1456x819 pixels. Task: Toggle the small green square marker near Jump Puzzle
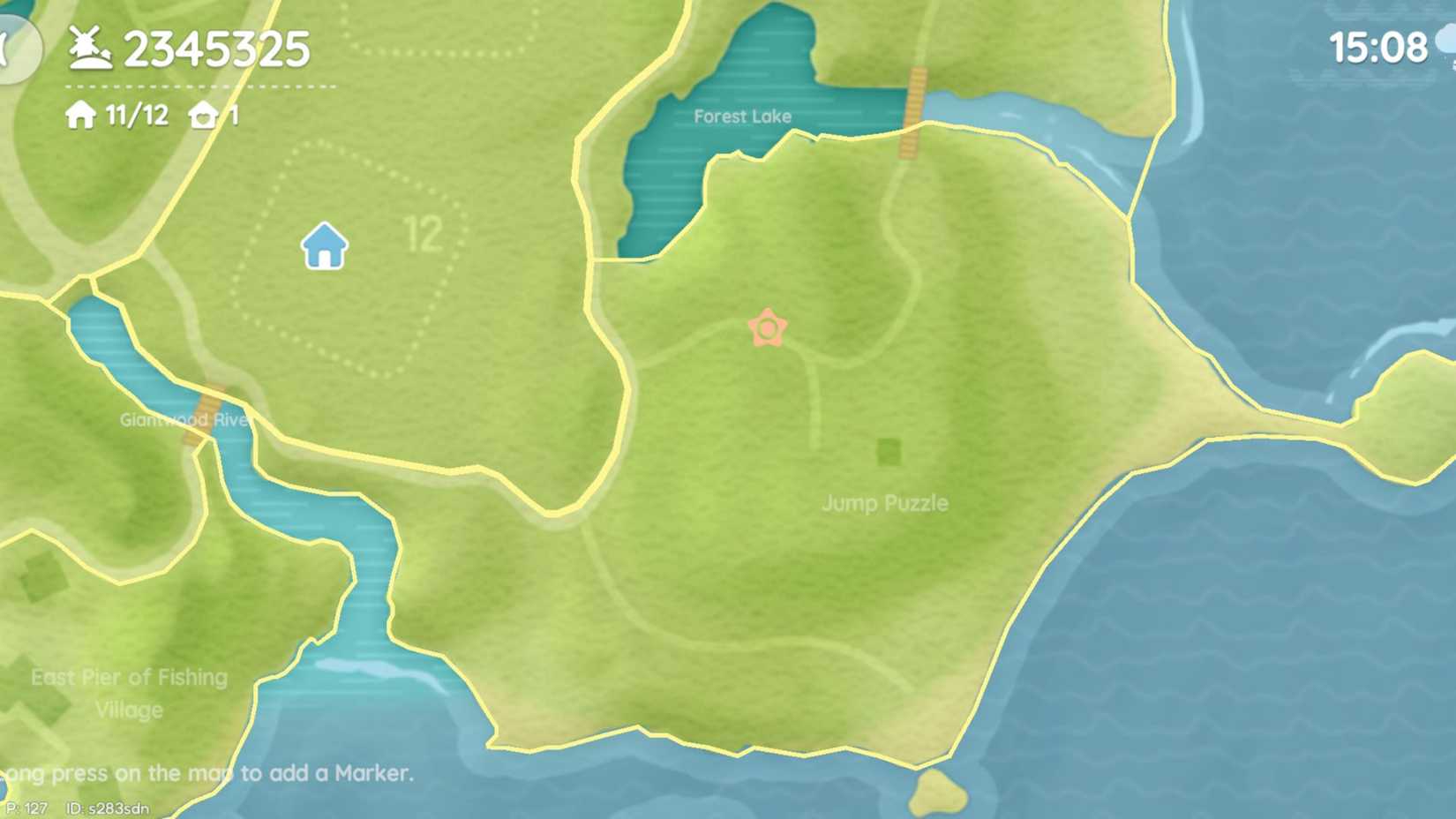(888, 452)
